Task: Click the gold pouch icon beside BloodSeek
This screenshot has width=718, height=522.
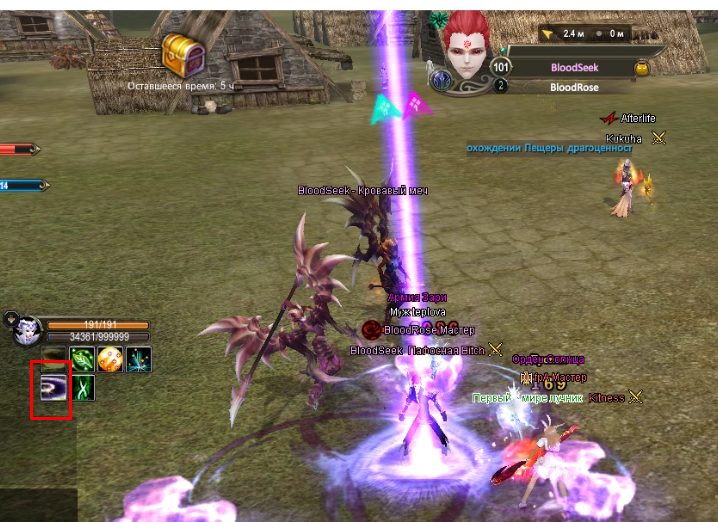Action: pos(642,68)
